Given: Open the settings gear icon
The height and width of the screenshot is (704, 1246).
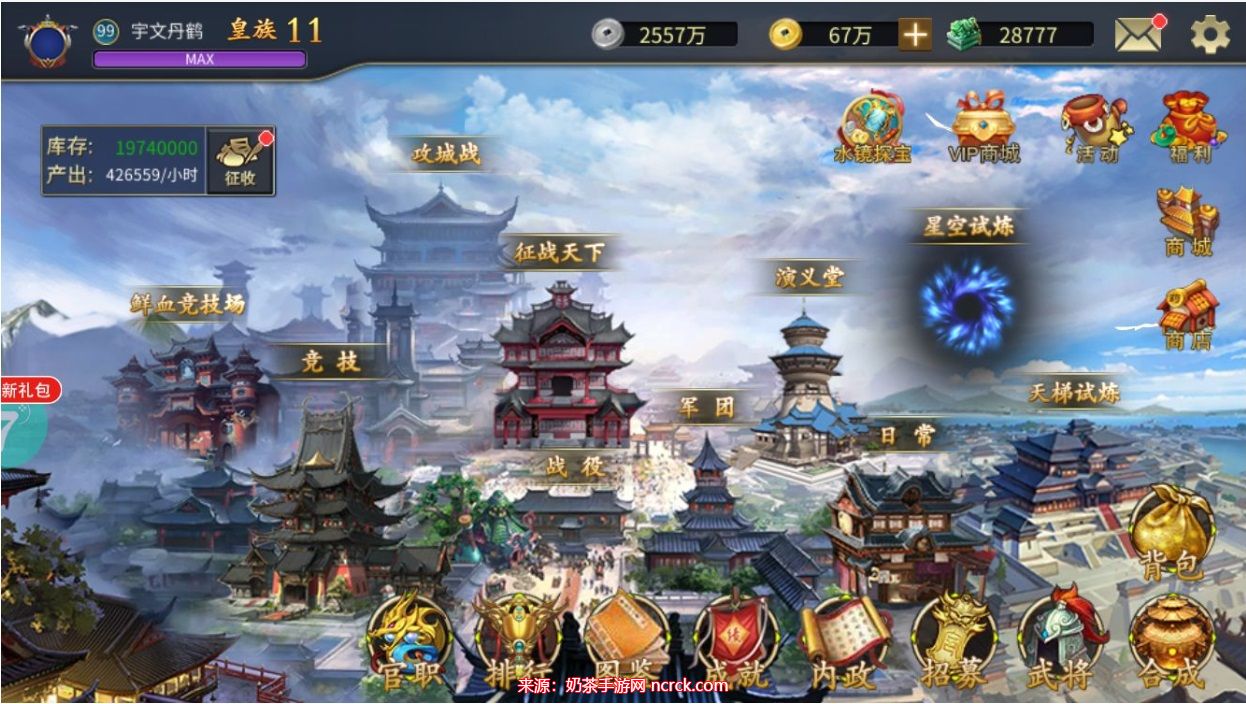Looking at the screenshot, I should [x=1209, y=35].
